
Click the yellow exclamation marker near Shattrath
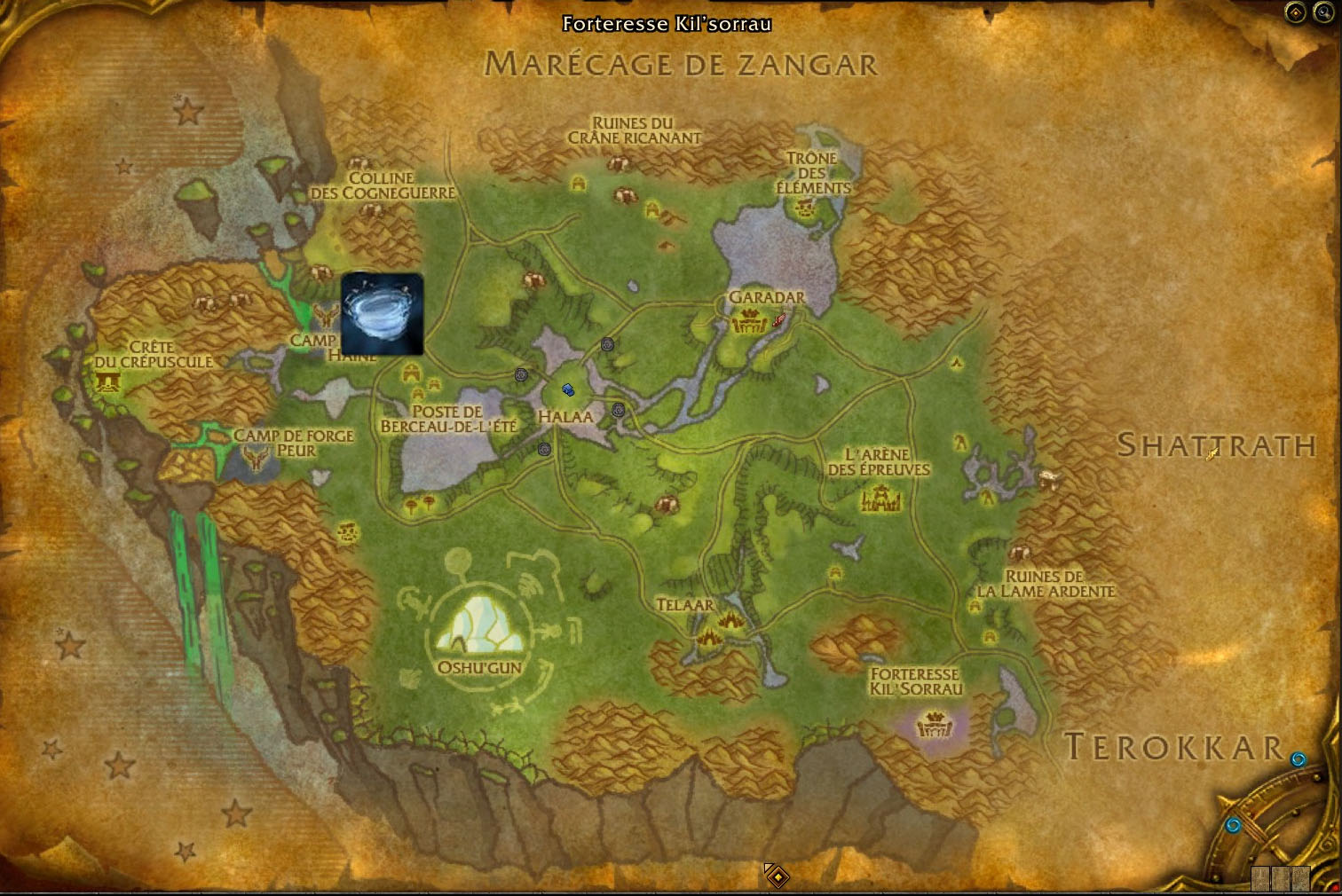click(1212, 455)
